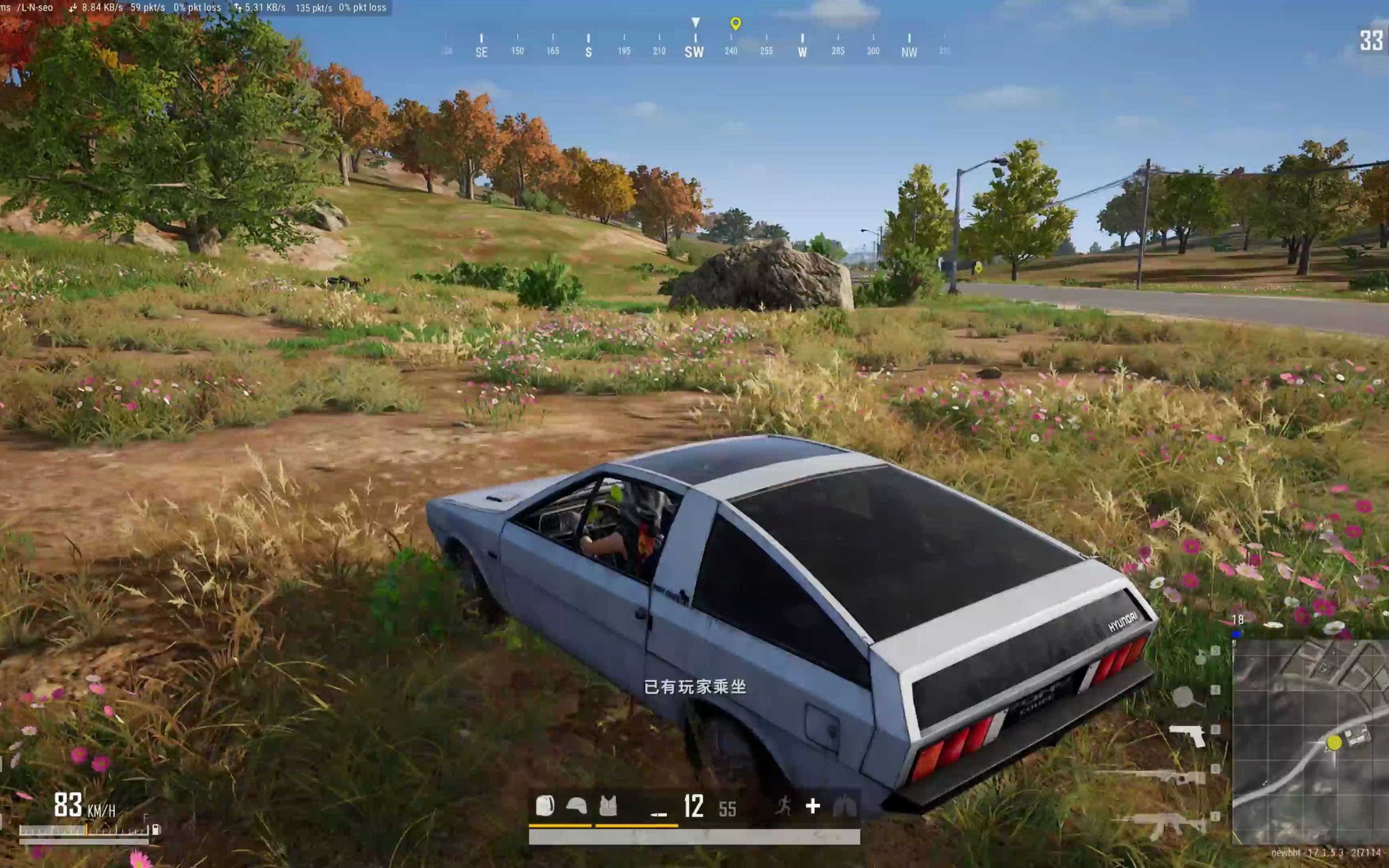This screenshot has height=868, width=1389.
Task: Select the assault rifle weapon slot
Action: 1165,824
